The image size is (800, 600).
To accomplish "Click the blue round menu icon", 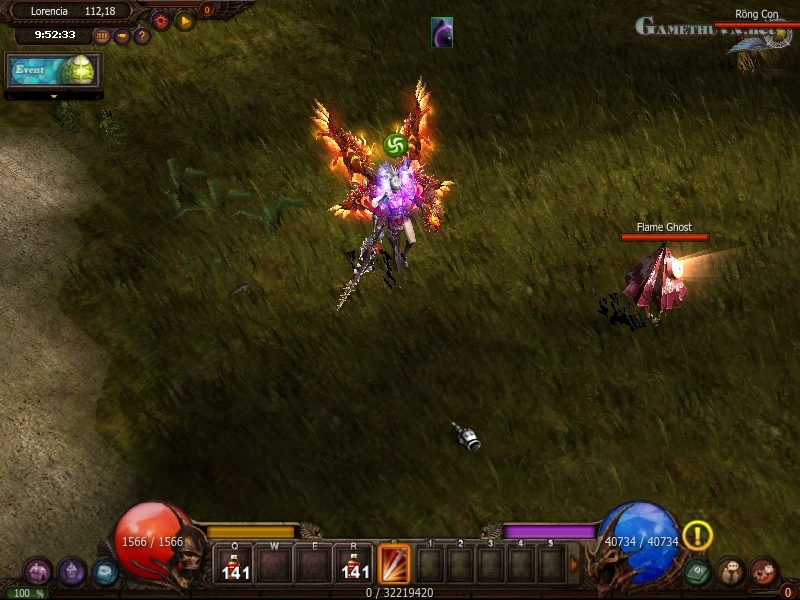I will pos(105,572).
